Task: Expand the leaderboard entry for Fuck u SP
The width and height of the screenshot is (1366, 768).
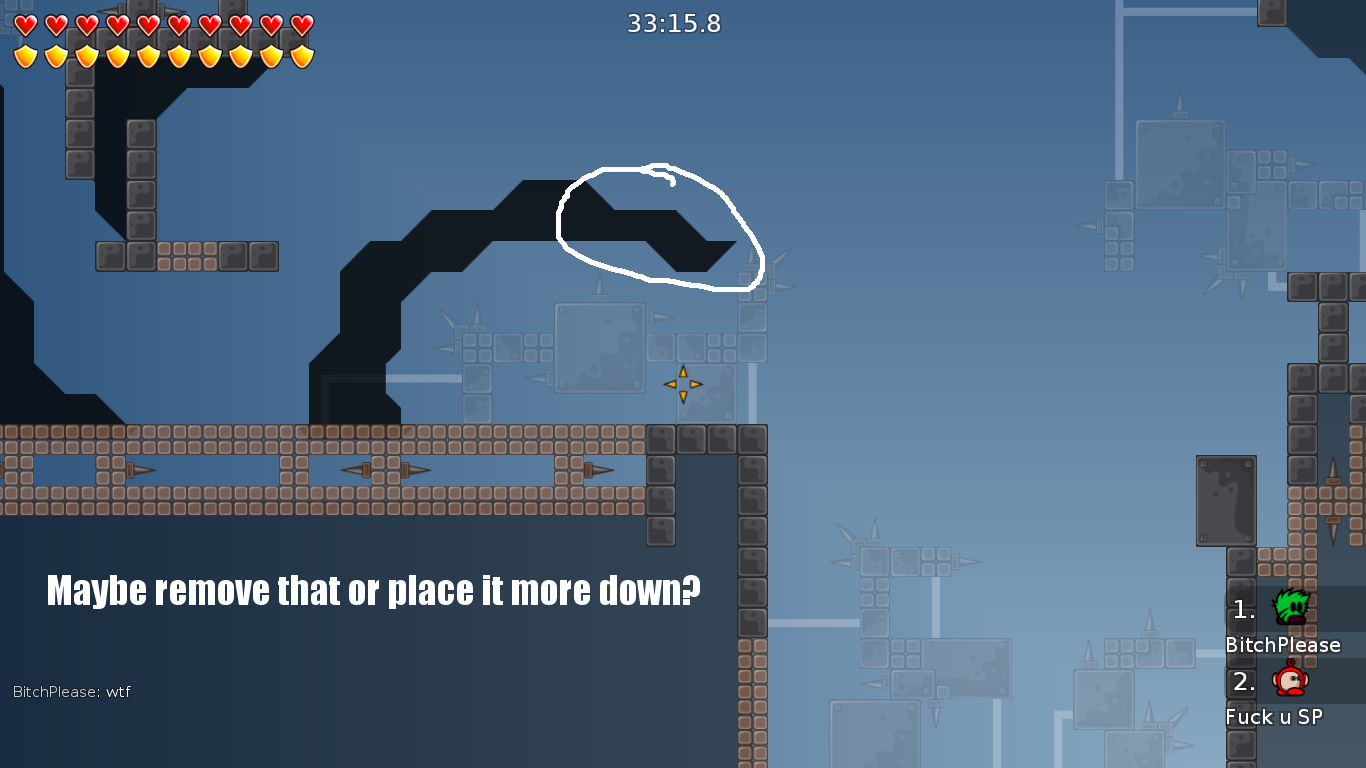Action: [x=1275, y=717]
